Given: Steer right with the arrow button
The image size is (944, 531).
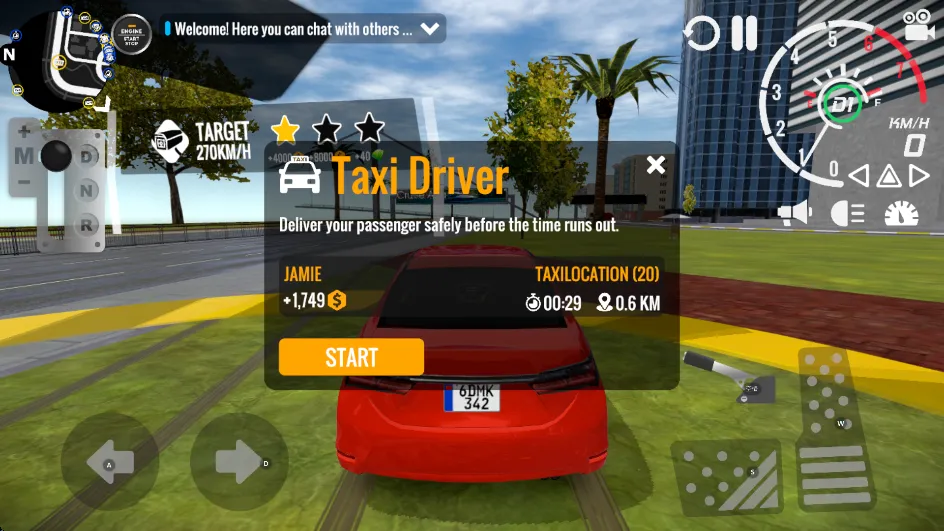Looking at the screenshot, I should pos(239,462).
